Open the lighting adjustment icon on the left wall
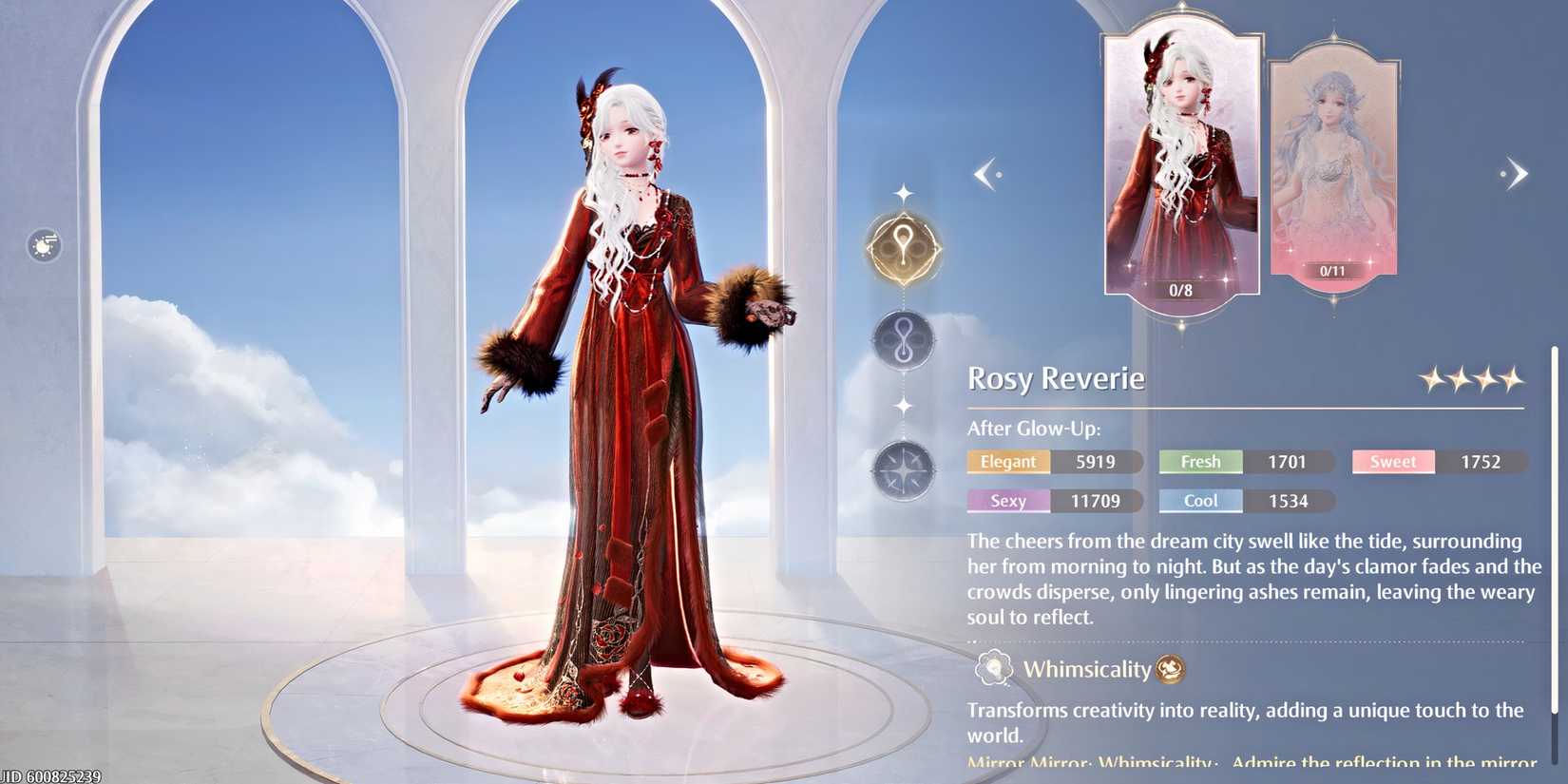 tap(42, 245)
